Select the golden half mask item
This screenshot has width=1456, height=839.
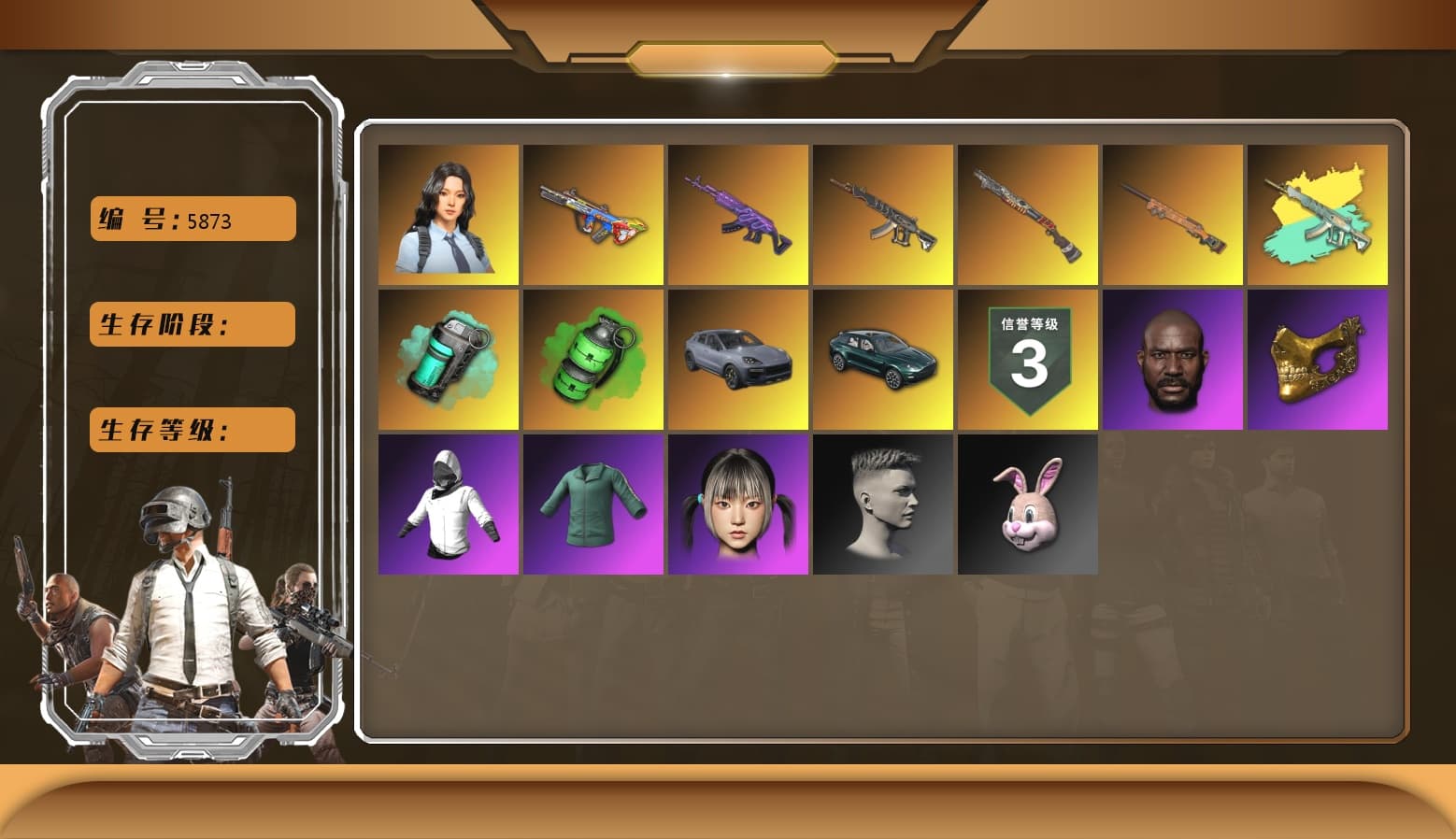(x=1317, y=359)
